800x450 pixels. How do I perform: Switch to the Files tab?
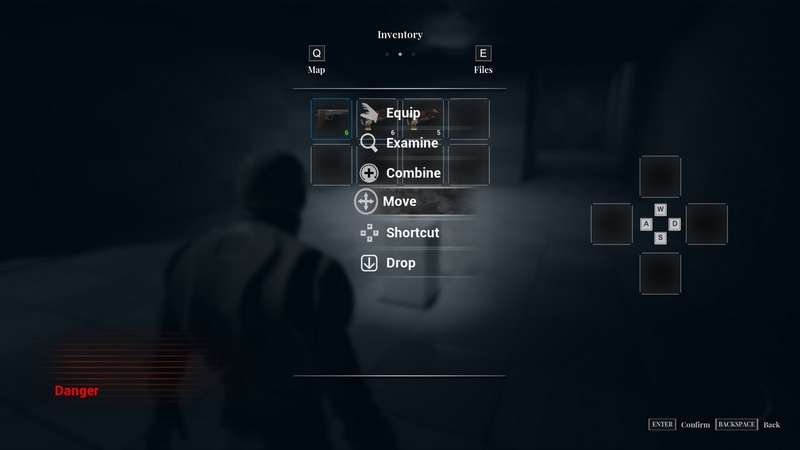pyautogui.click(x=483, y=60)
